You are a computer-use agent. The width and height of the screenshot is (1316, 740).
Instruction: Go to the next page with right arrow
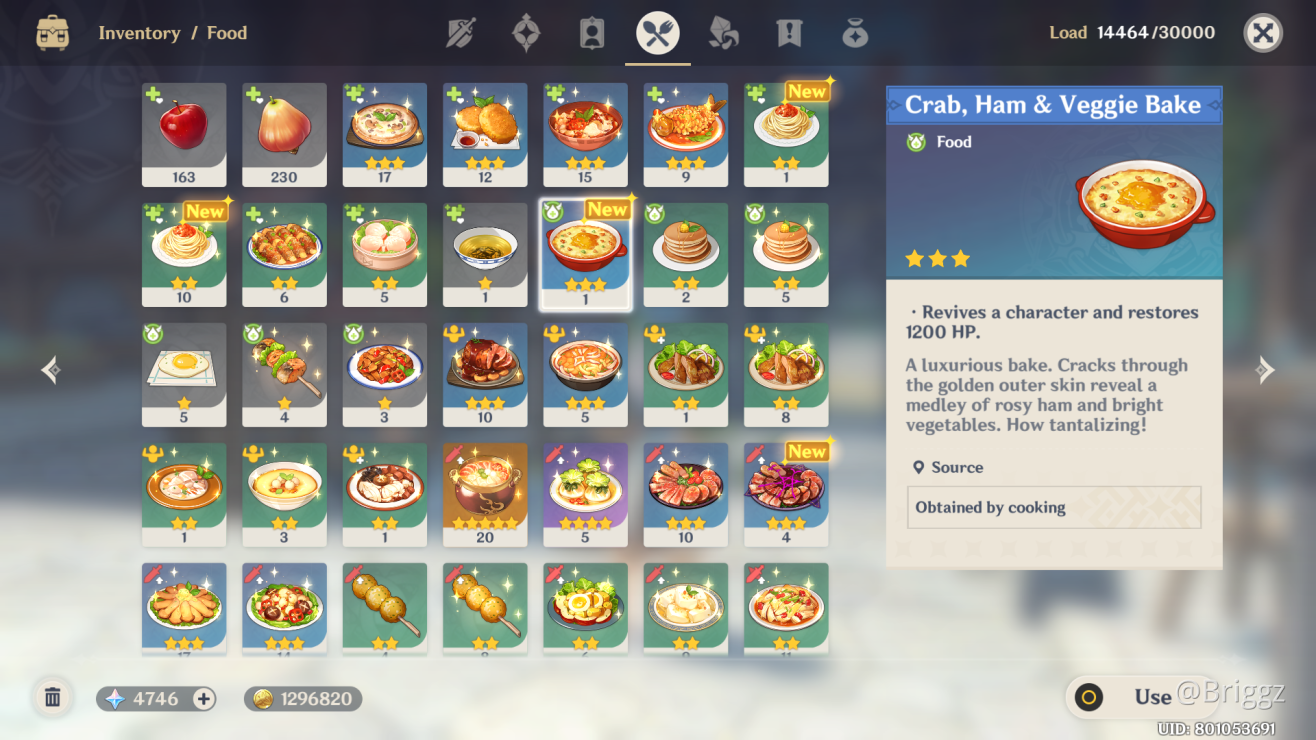[x=1265, y=370]
